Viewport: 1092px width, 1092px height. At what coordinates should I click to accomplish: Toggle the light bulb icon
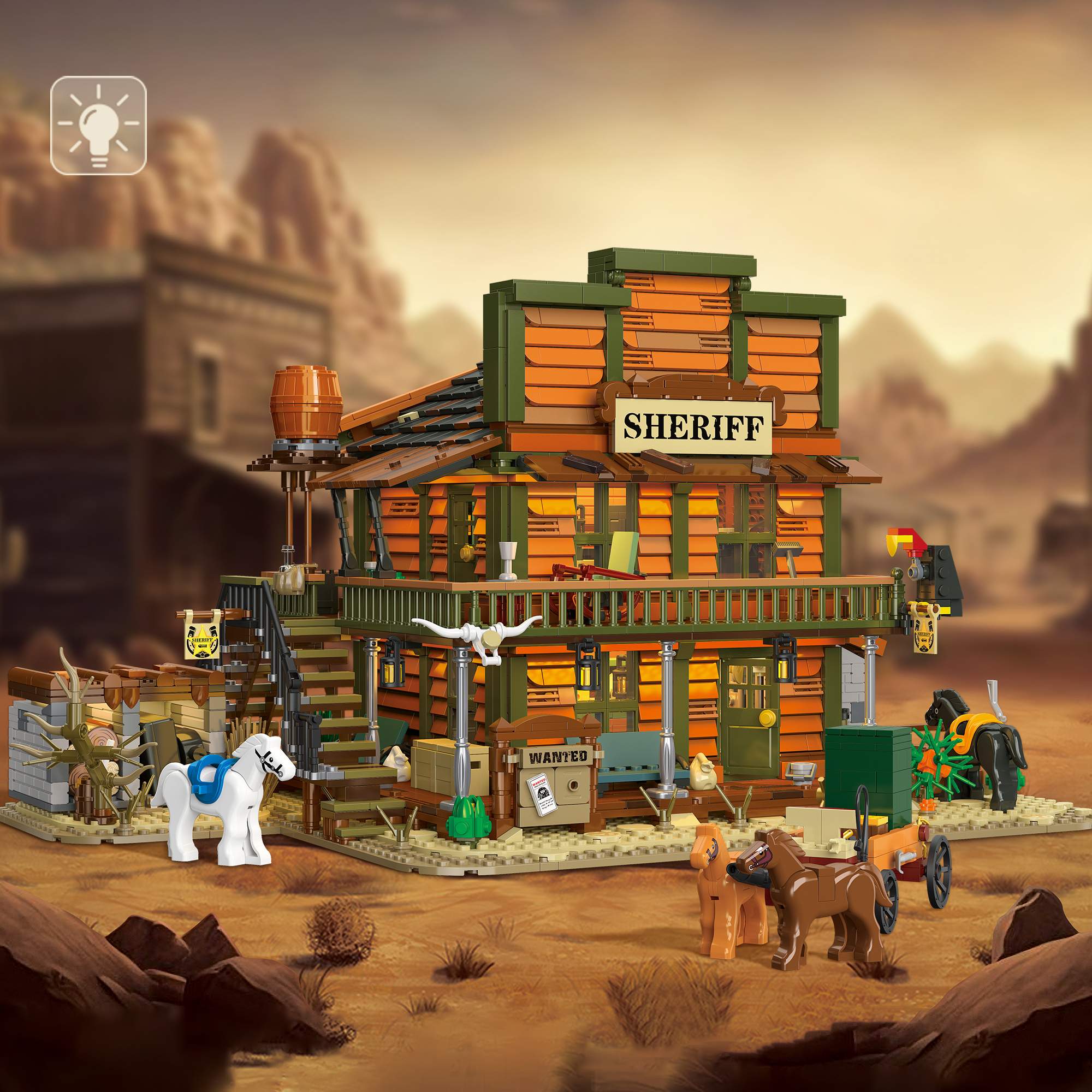click(98, 125)
